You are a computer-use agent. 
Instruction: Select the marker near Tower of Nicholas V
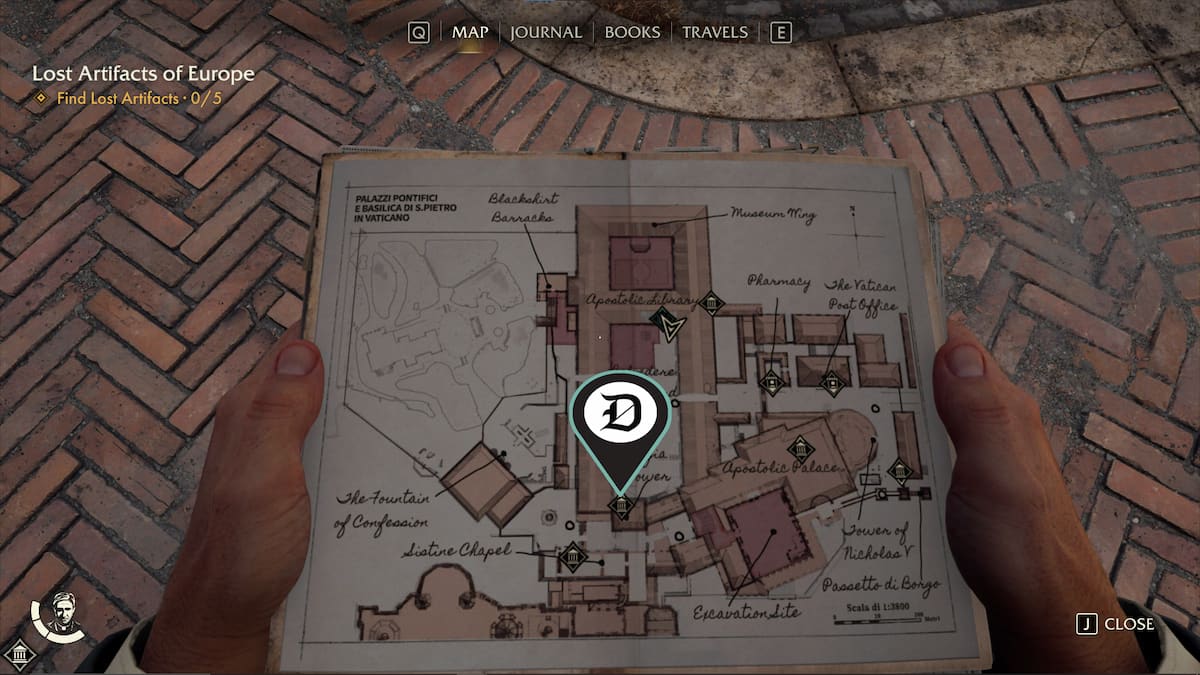[x=899, y=470]
